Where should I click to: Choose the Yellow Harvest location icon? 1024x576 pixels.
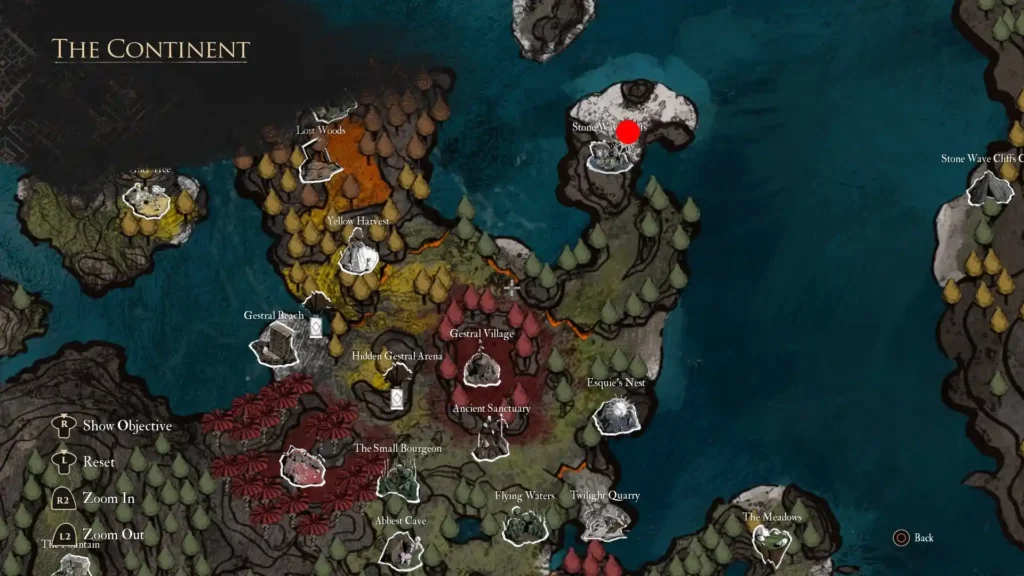(357, 252)
